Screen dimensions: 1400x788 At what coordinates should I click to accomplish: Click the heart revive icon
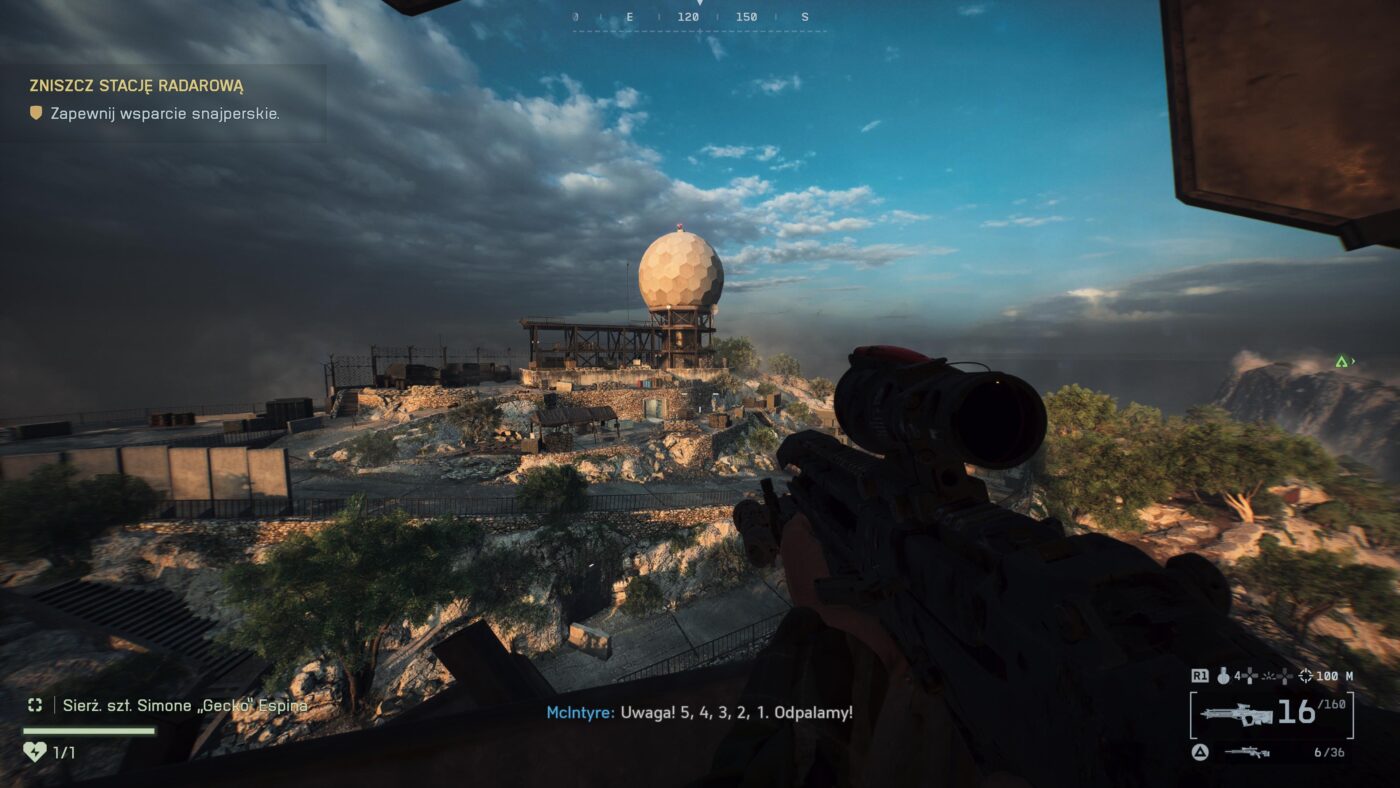[x=33, y=751]
